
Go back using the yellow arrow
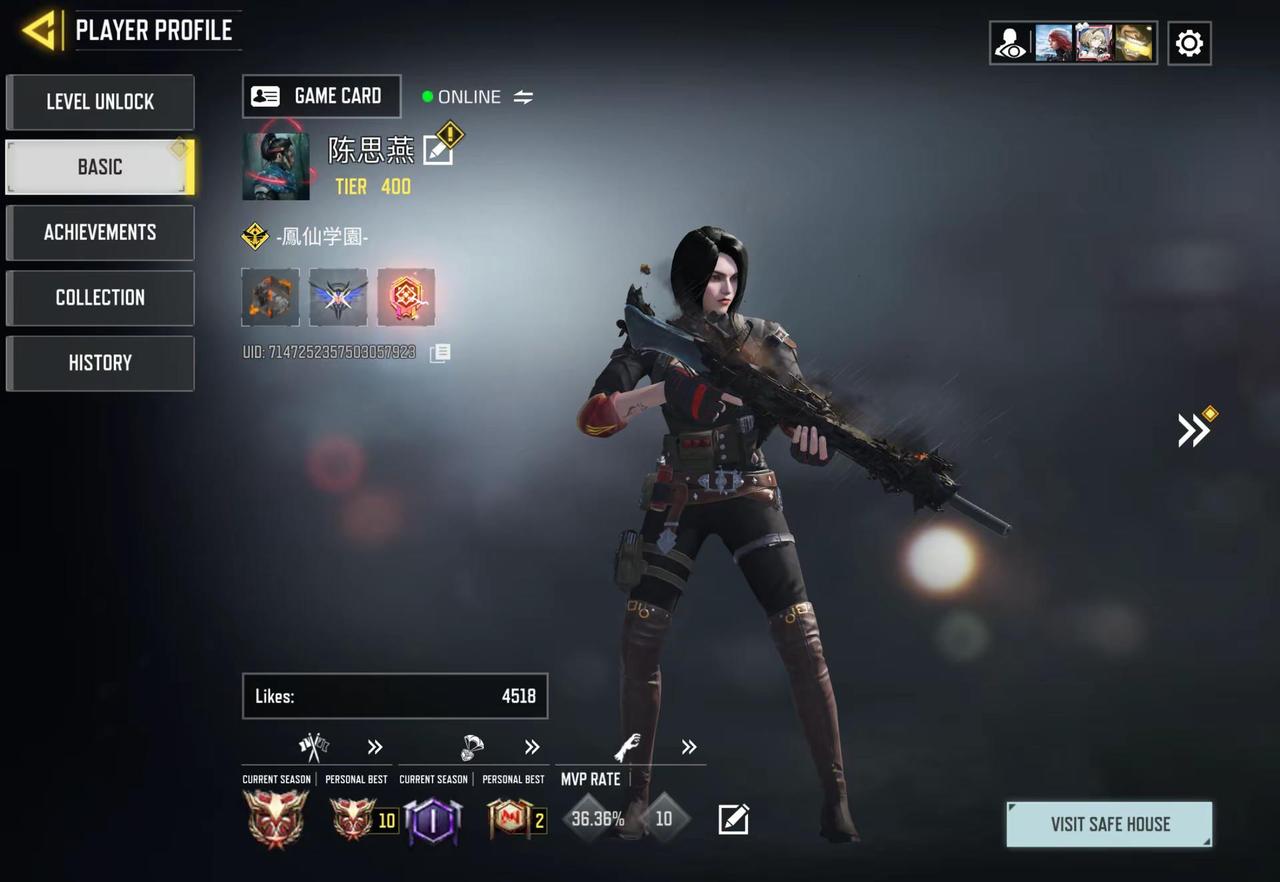pyautogui.click(x=40, y=31)
